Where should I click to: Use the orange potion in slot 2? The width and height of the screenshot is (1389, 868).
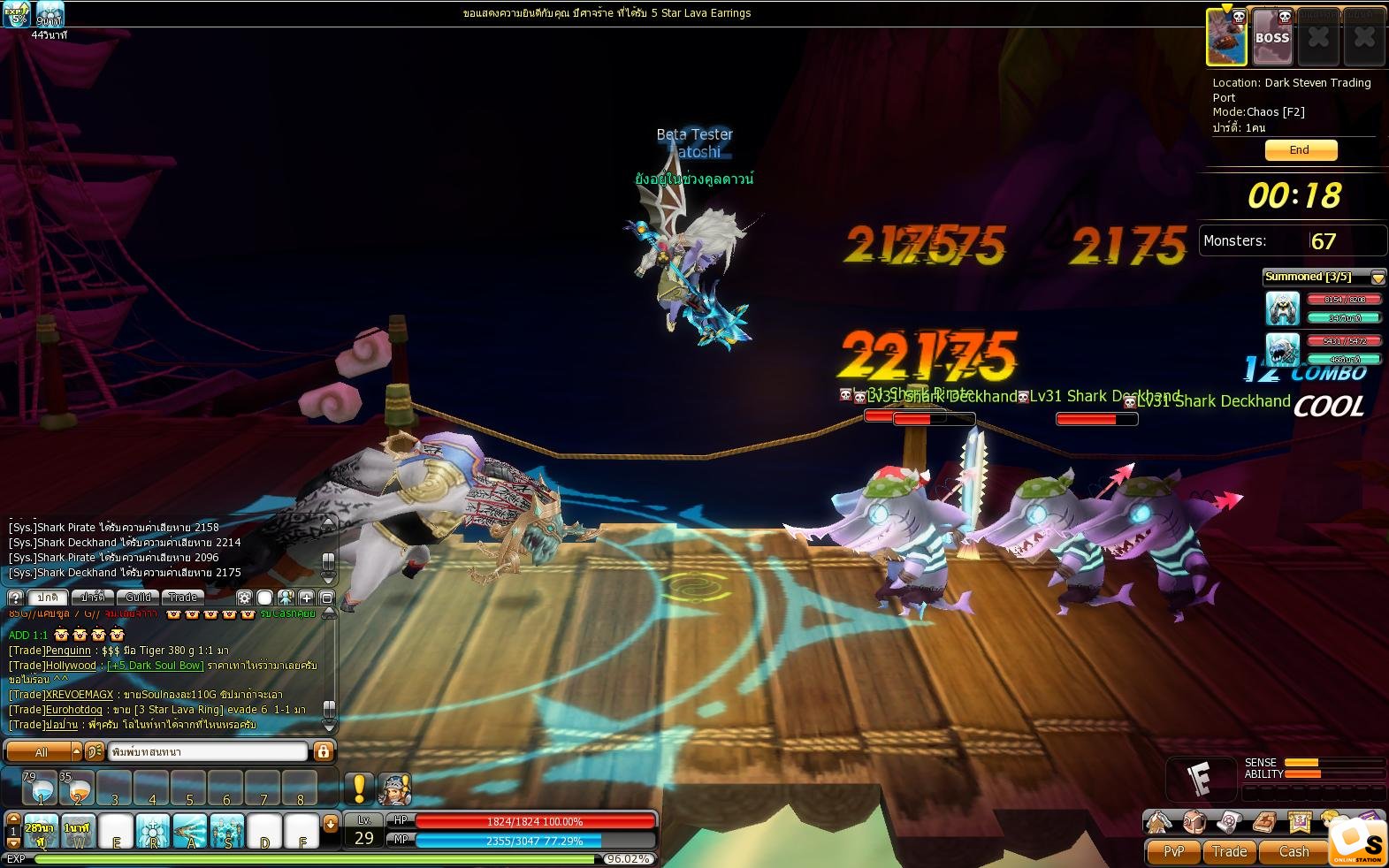[77, 788]
